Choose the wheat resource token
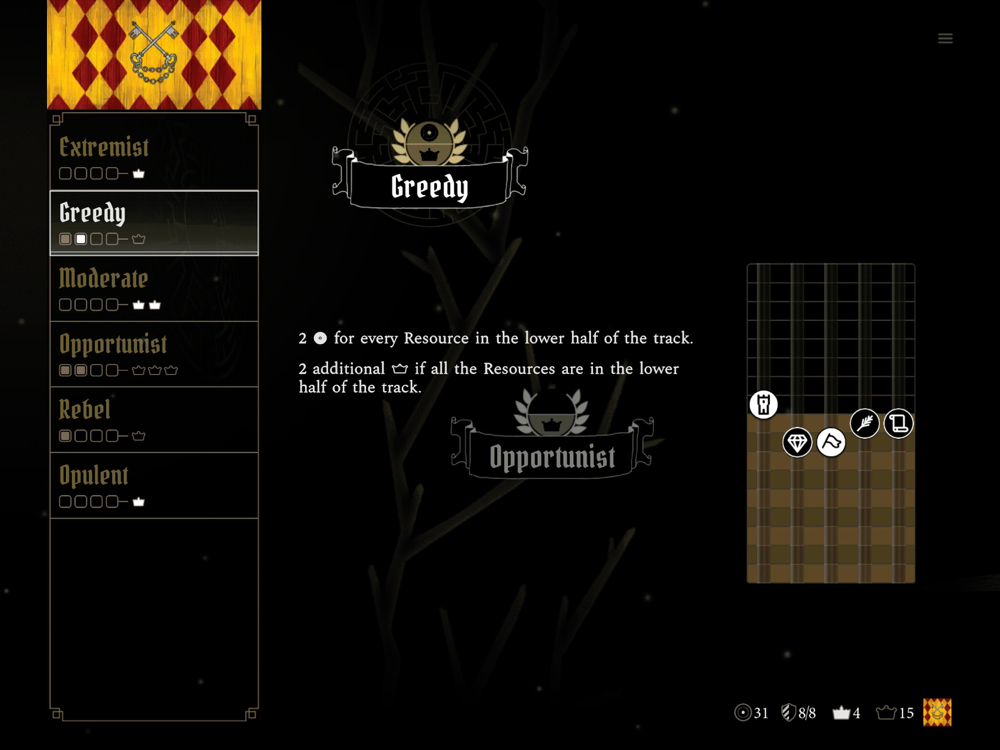This screenshot has width=1000, height=750. click(x=865, y=423)
